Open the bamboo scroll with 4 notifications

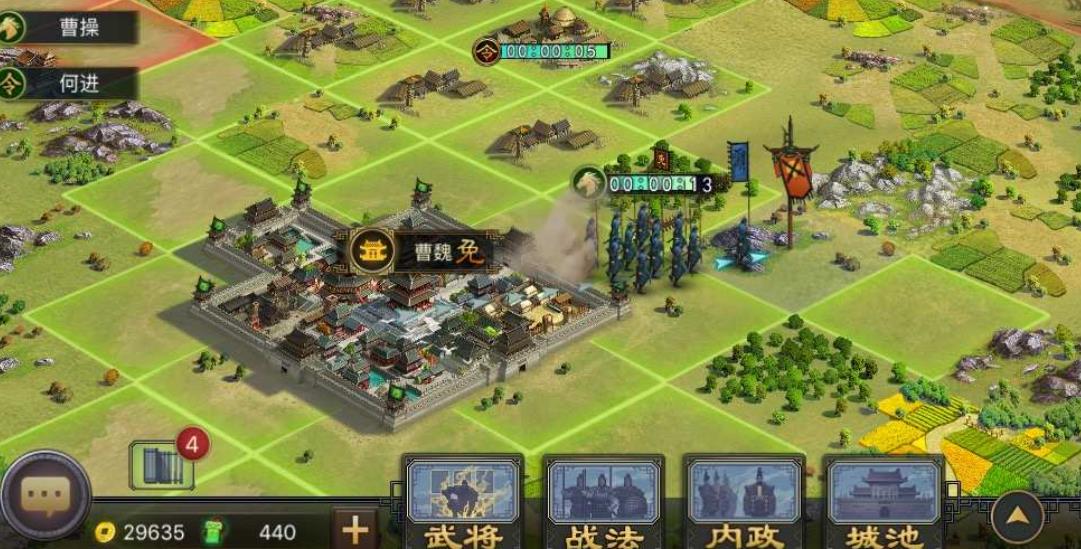(162, 466)
